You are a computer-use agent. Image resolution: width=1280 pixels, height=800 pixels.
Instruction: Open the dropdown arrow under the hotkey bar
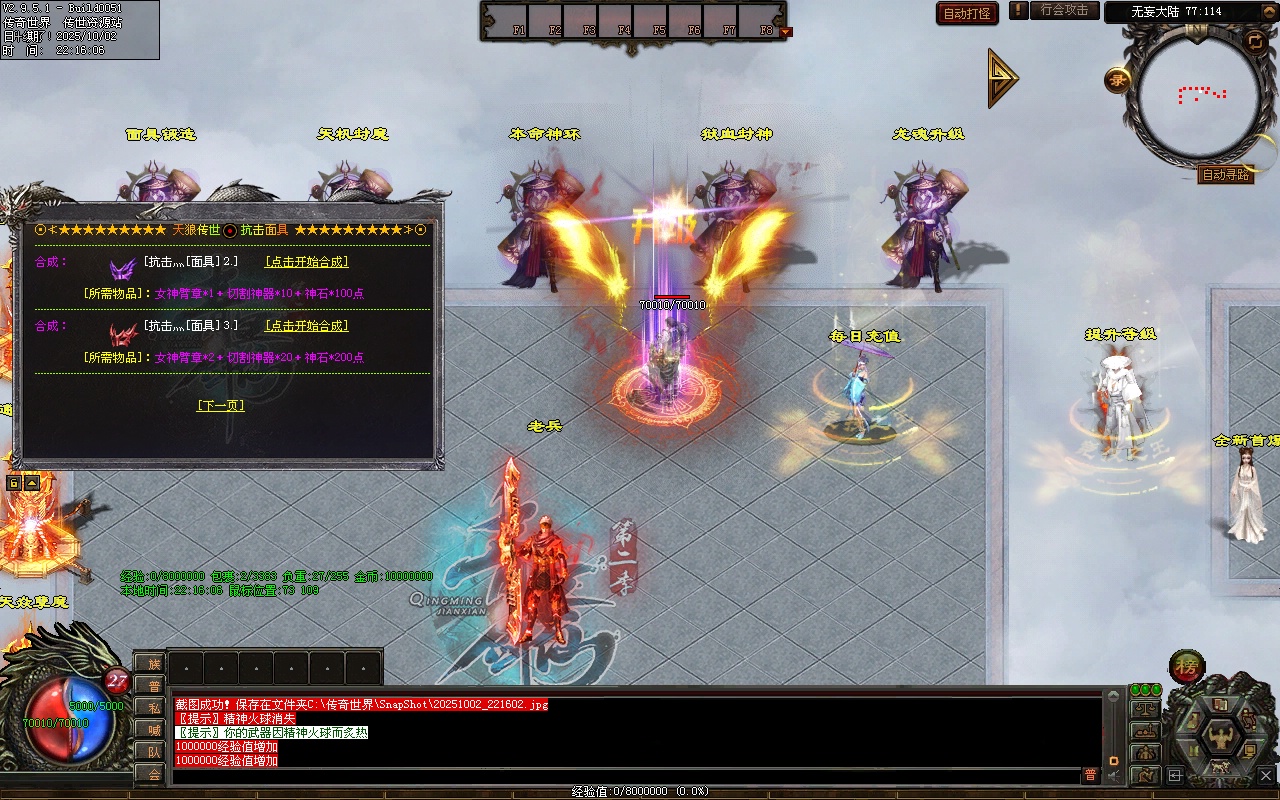point(785,32)
